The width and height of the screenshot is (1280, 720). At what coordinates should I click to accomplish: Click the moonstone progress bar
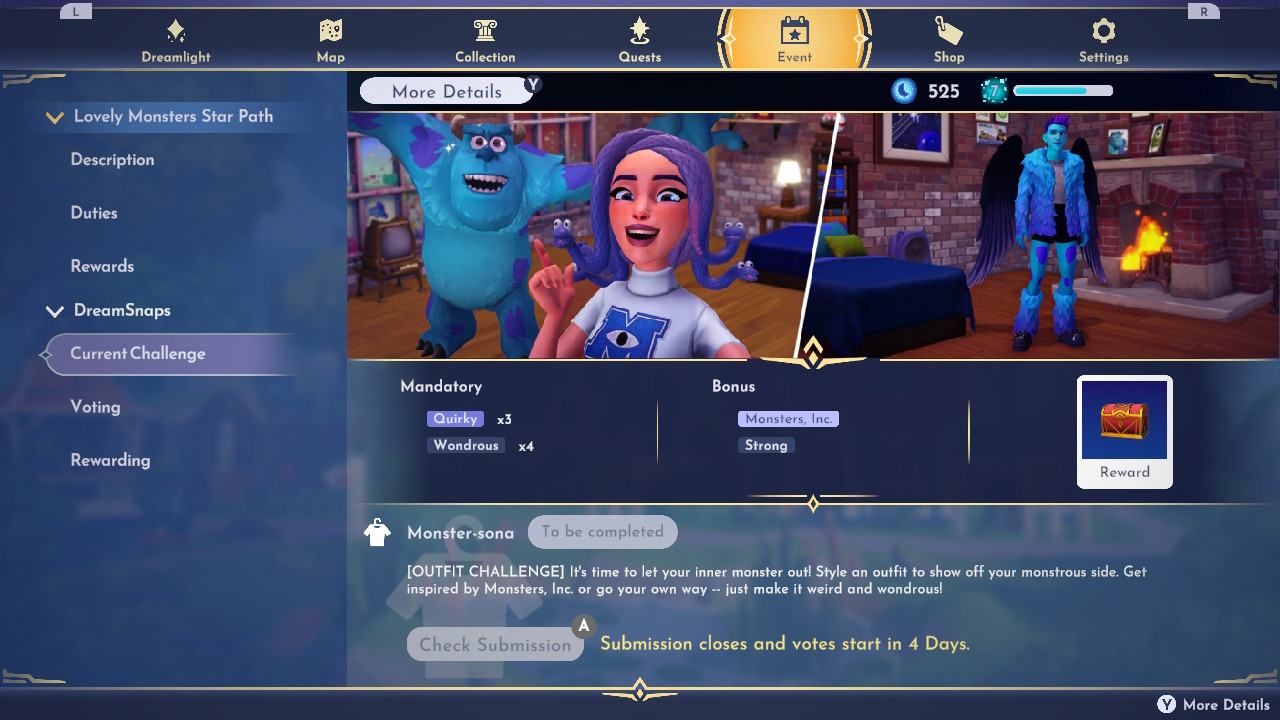tap(1062, 90)
